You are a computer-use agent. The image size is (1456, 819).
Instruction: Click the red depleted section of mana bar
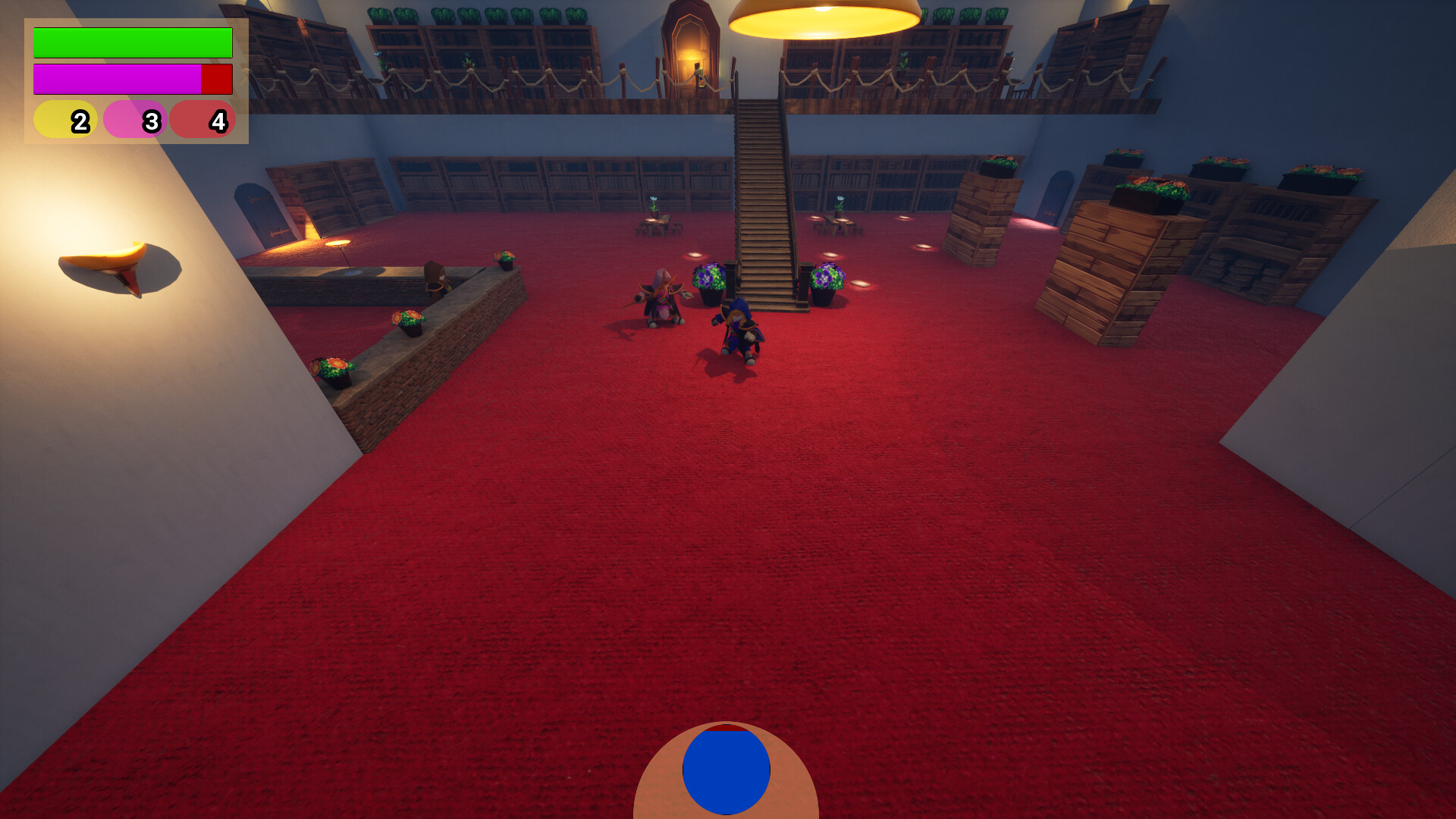tap(217, 78)
